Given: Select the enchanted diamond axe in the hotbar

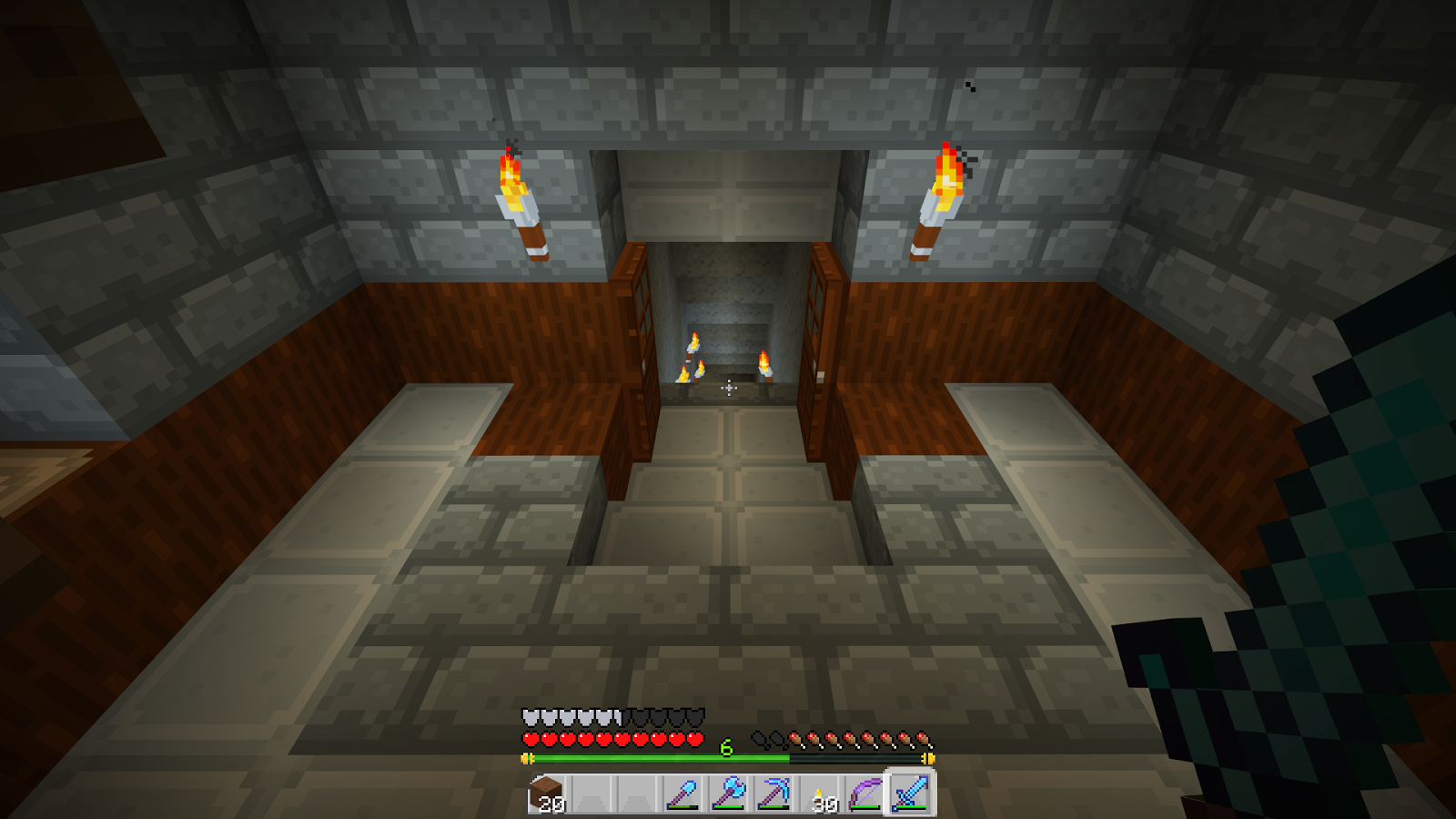Looking at the screenshot, I should 728,793.
